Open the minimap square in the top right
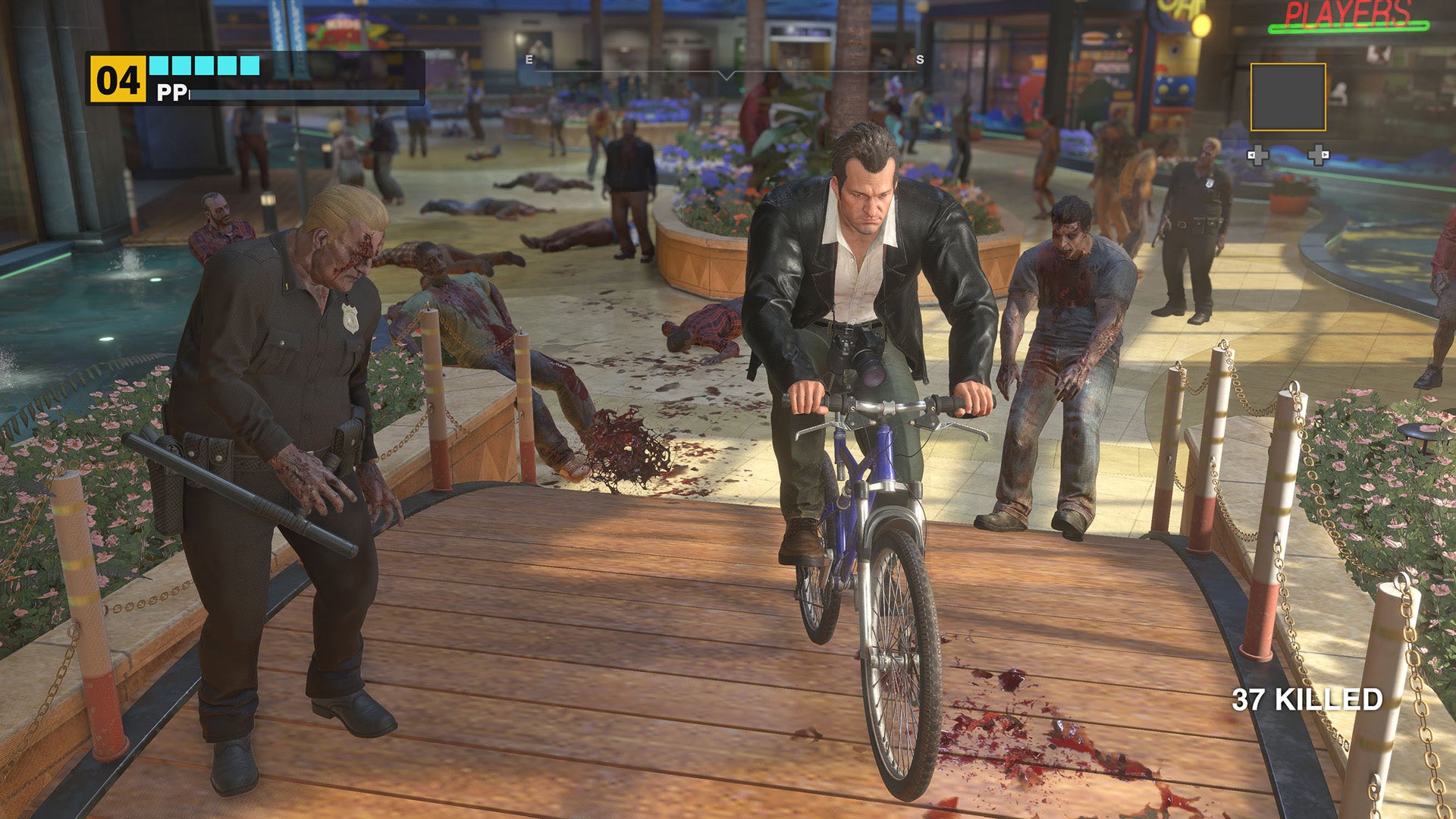 [x=1288, y=97]
